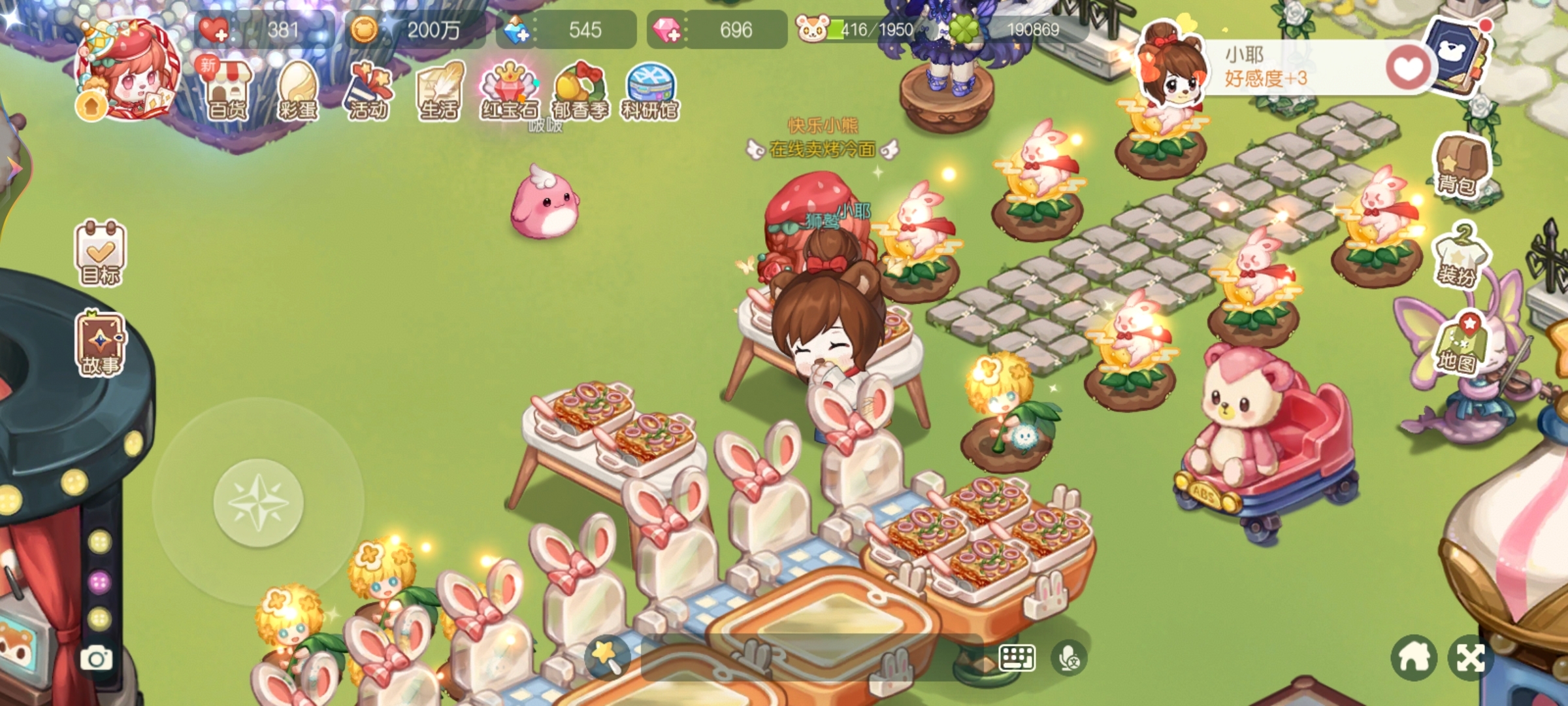Open the 红宝石 ruby menu
Image resolution: width=1568 pixels, height=706 pixels.
pyautogui.click(x=510, y=92)
